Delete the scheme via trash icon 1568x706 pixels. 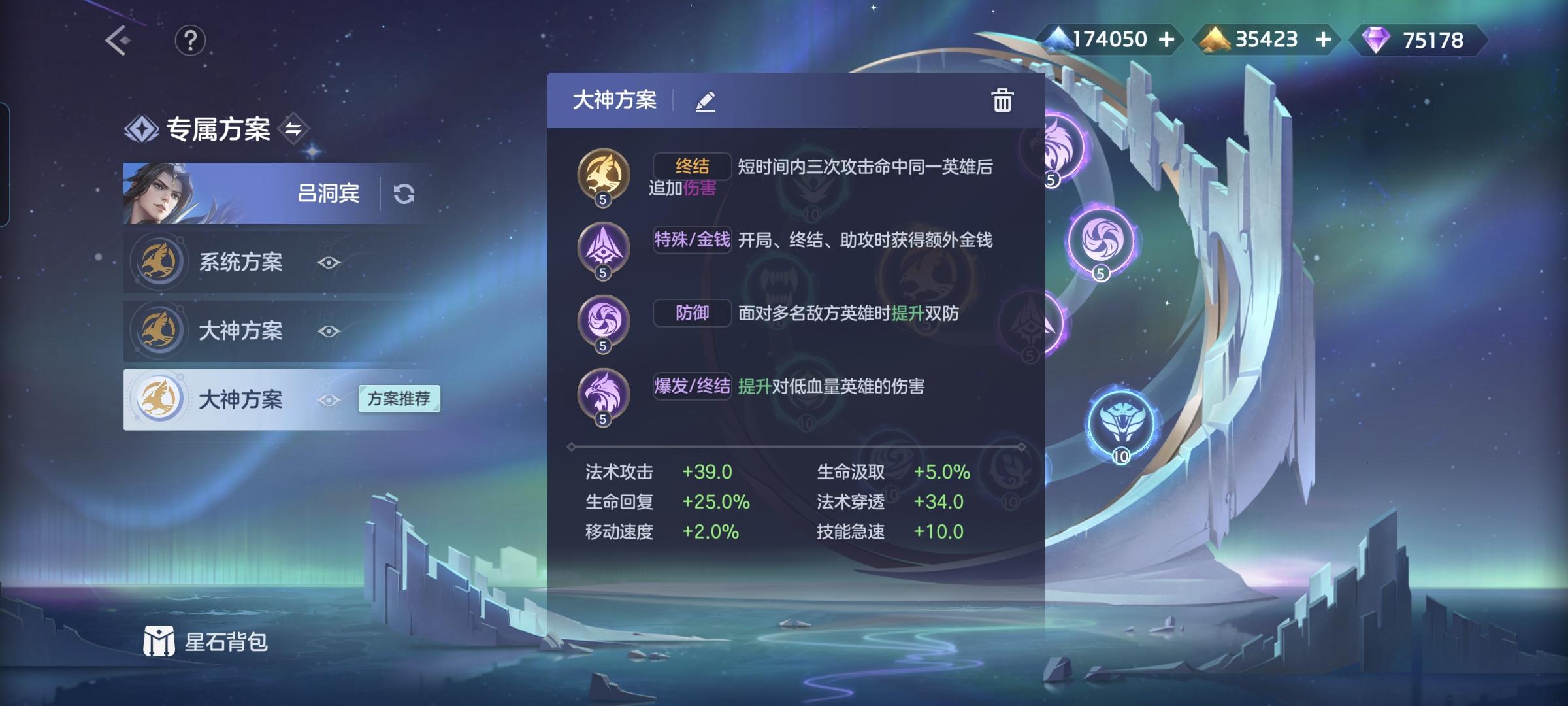point(1002,101)
